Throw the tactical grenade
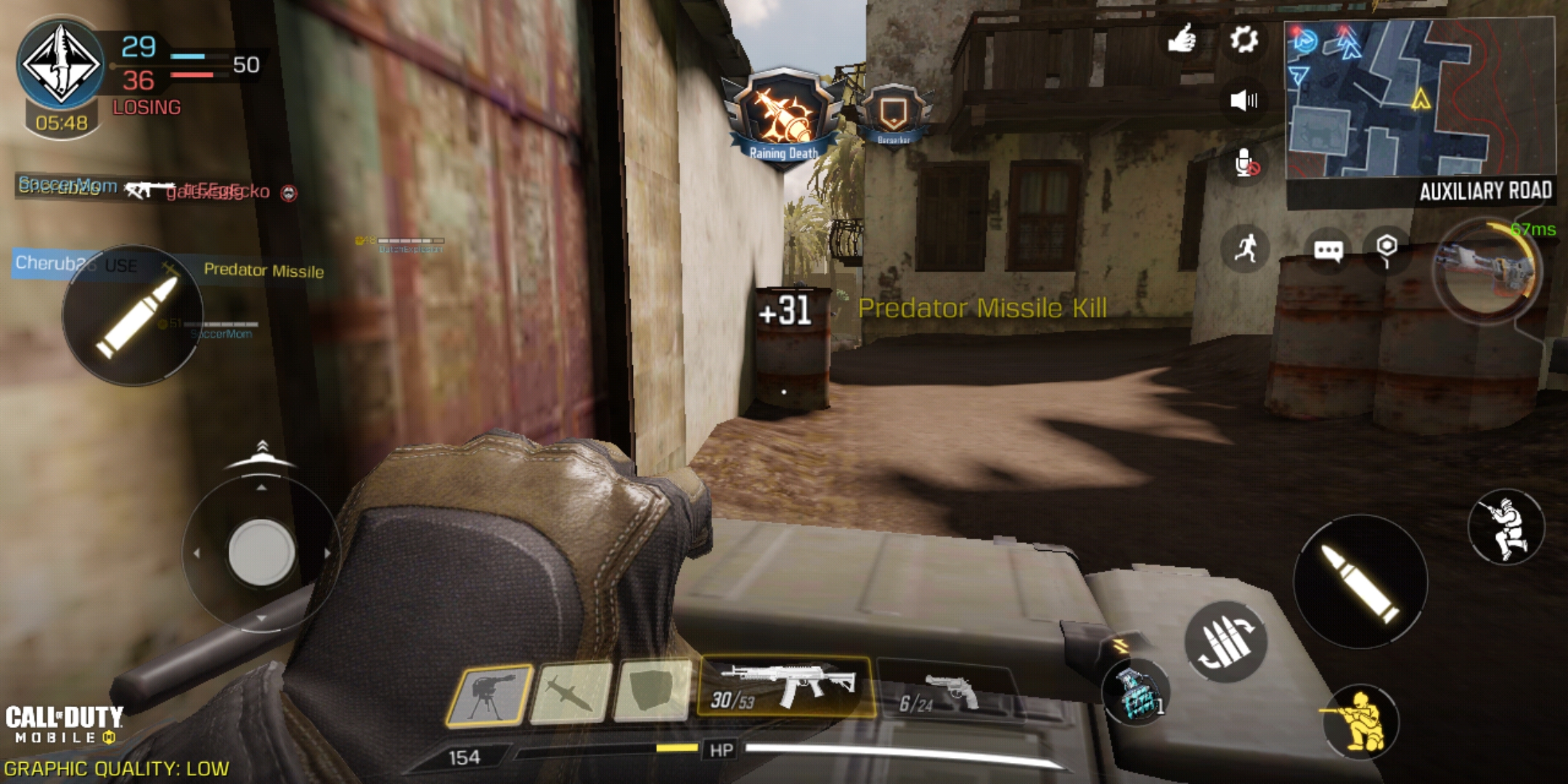The width and height of the screenshot is (1568, 784). [1135, 694]
